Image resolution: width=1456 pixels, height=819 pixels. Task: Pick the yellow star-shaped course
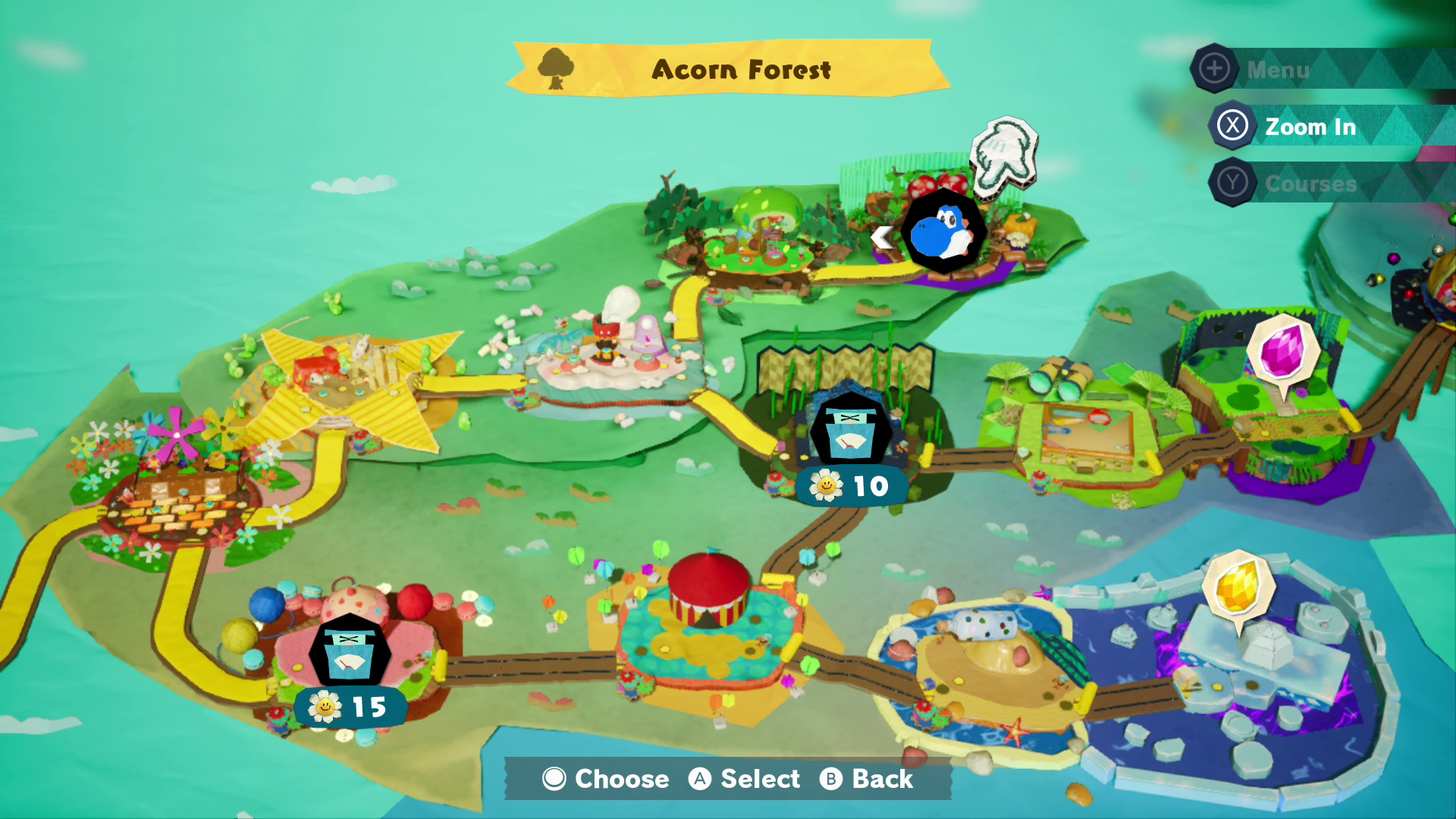pyautogui.click(x=349, y=383)
